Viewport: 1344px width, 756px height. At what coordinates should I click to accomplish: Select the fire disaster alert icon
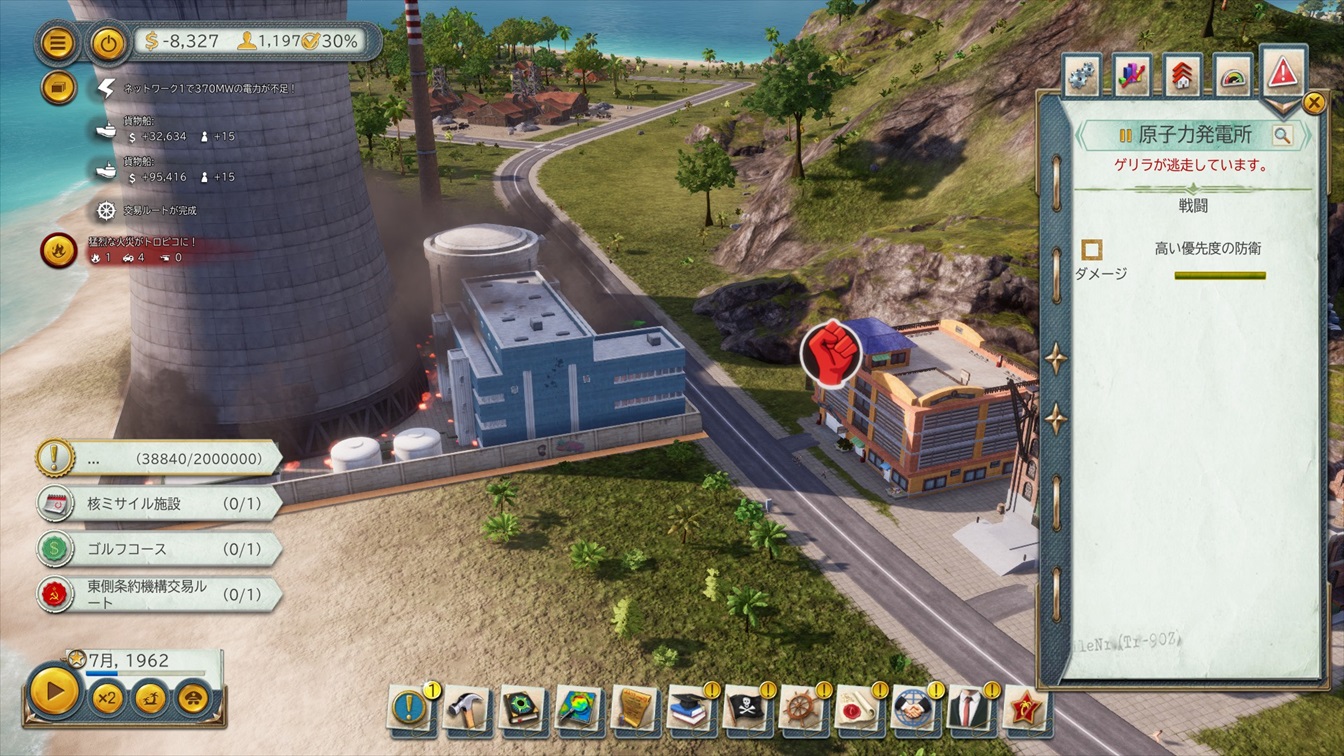[59, 249]
